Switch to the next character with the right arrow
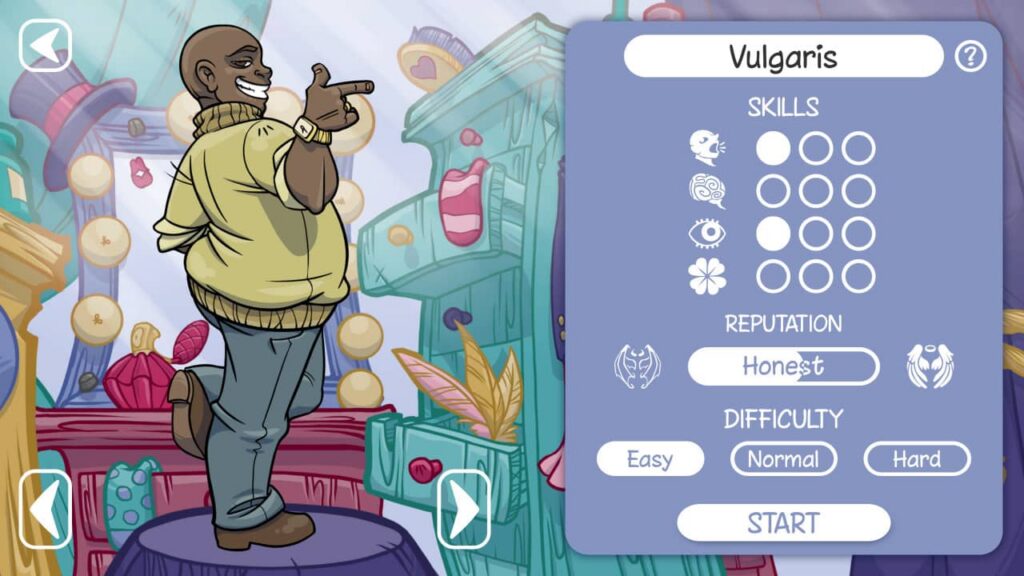Viewport: 1024px width, 576px height. [463, 509]
